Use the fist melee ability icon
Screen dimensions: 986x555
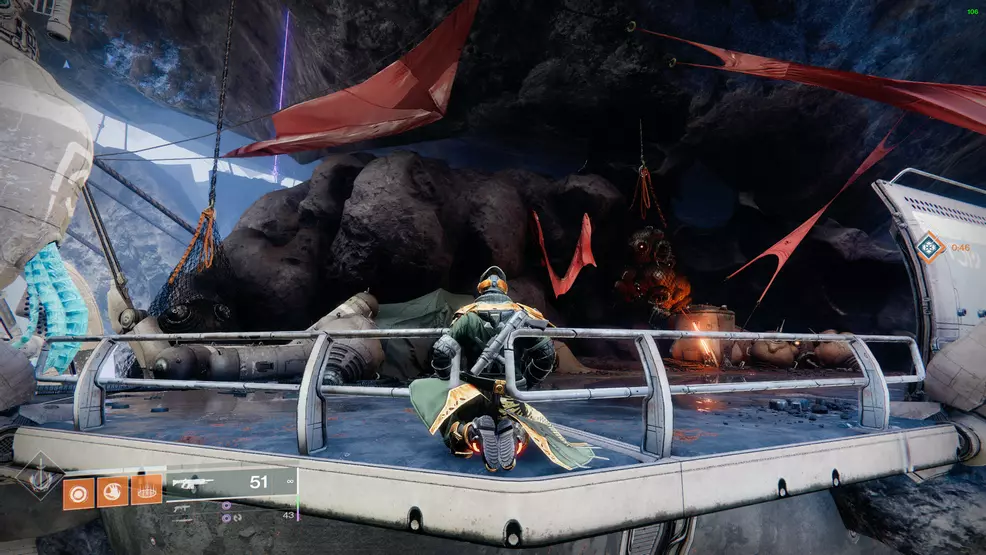pos(112,492)
